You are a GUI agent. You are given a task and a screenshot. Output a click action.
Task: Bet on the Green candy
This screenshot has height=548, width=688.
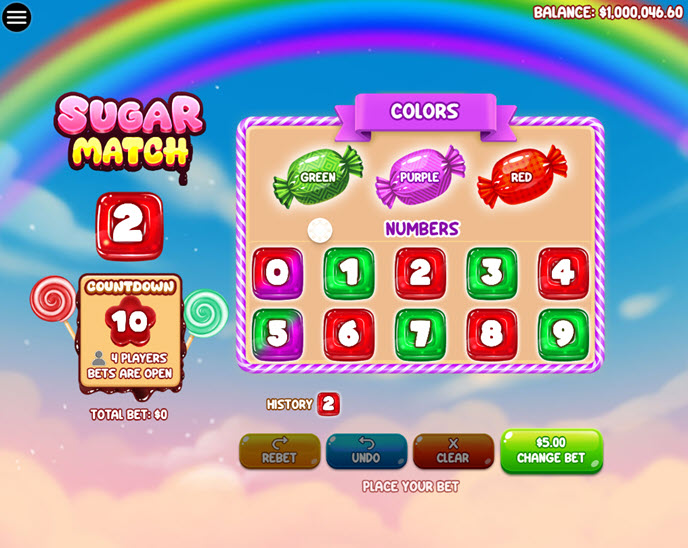pos(318,177)
